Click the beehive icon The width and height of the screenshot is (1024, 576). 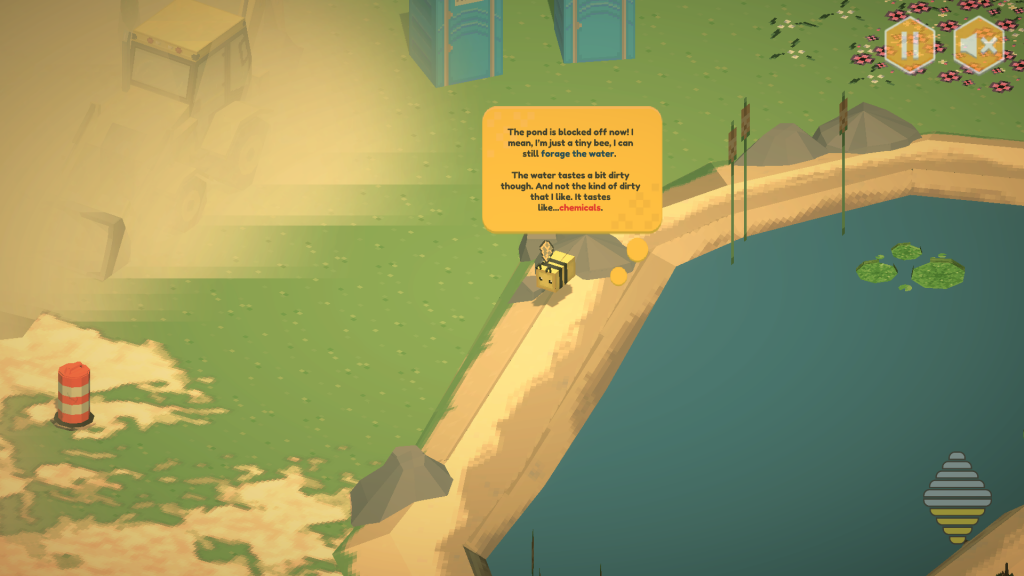click(x=957, y=497)
